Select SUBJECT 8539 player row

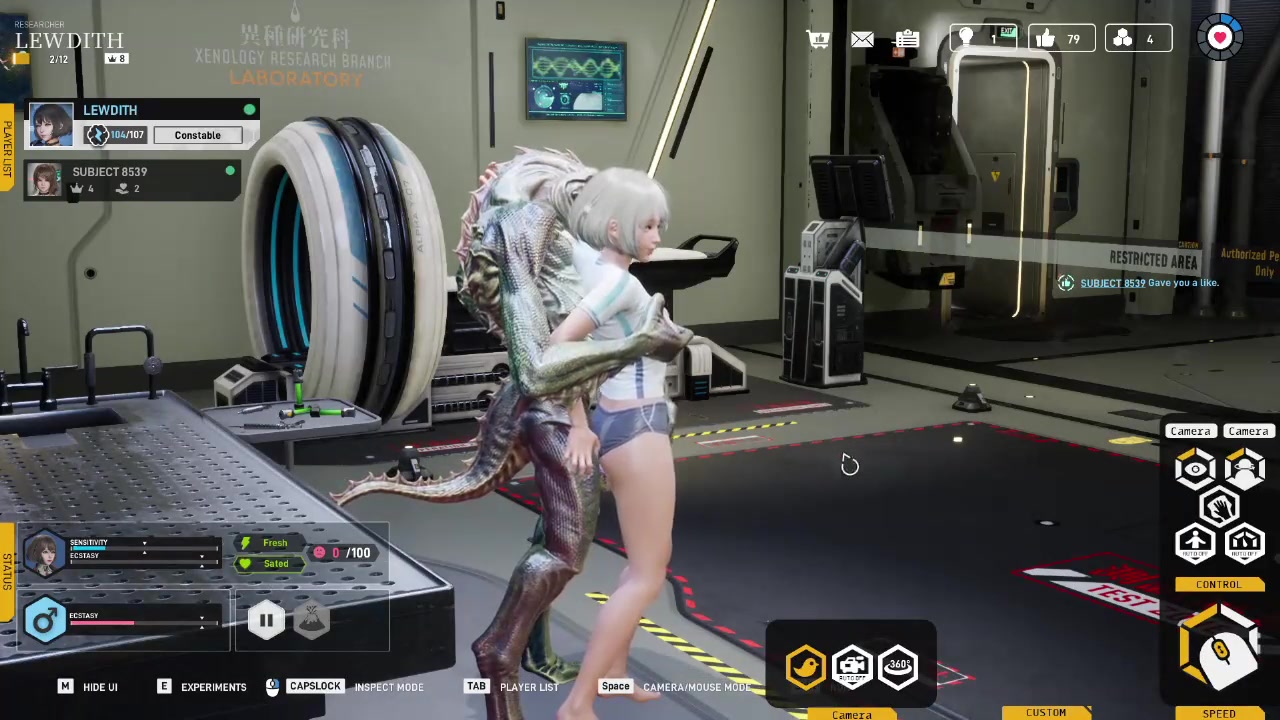point(130,179)
